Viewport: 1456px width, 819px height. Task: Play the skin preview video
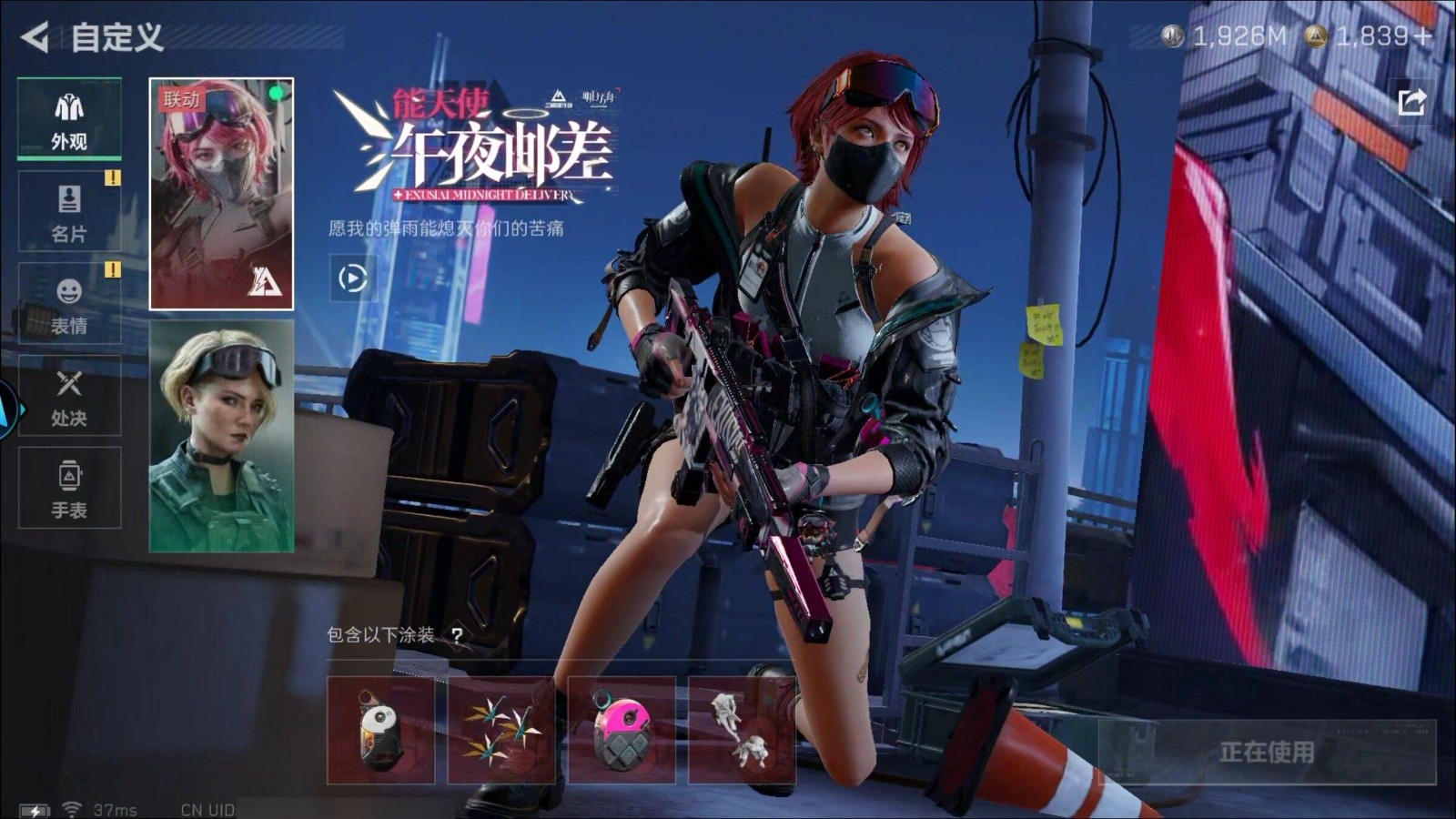click(353, 278)
